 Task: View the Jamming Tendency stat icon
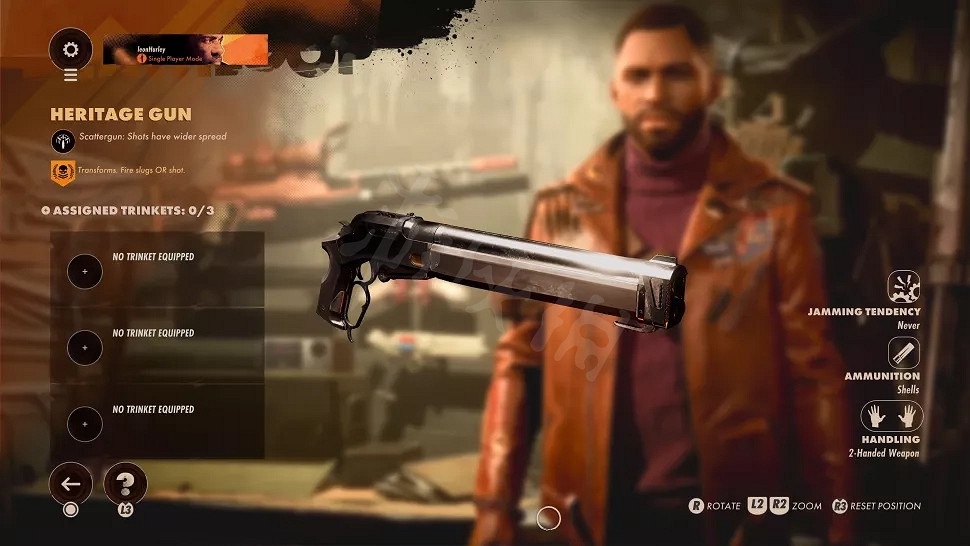click(904, 287)
